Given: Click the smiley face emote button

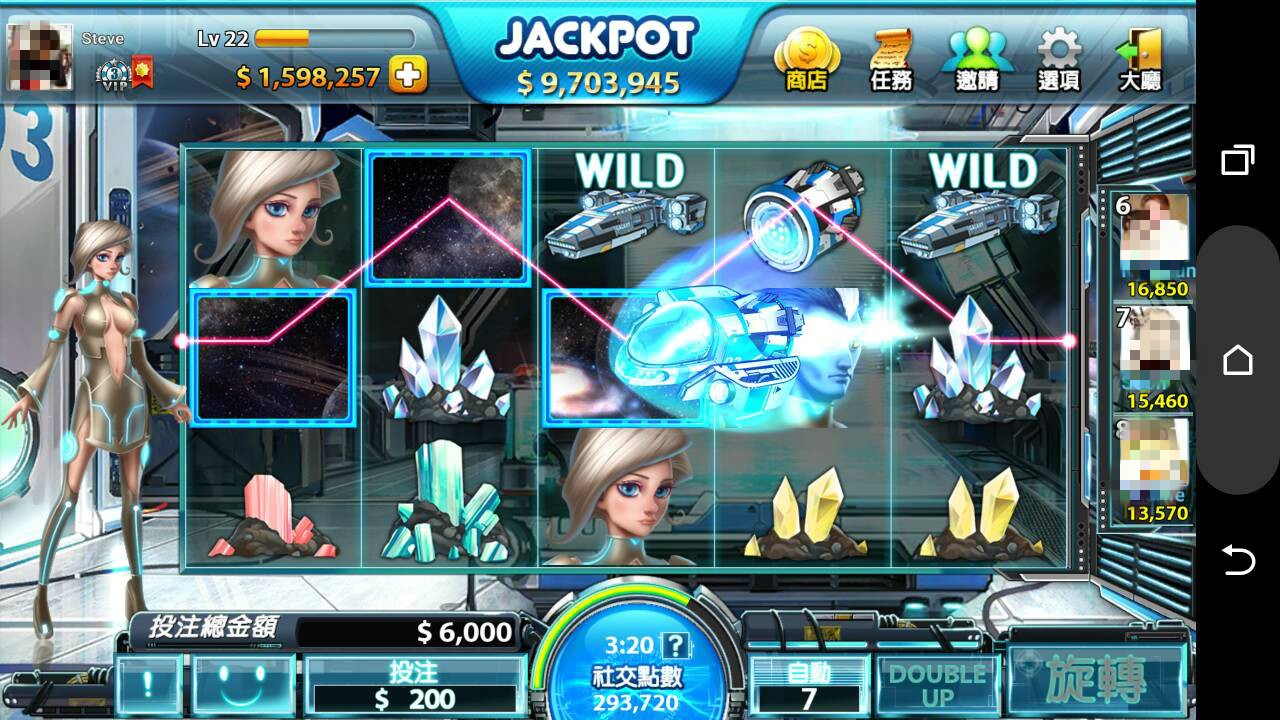Looking at the screenshot, I should 244,685.
